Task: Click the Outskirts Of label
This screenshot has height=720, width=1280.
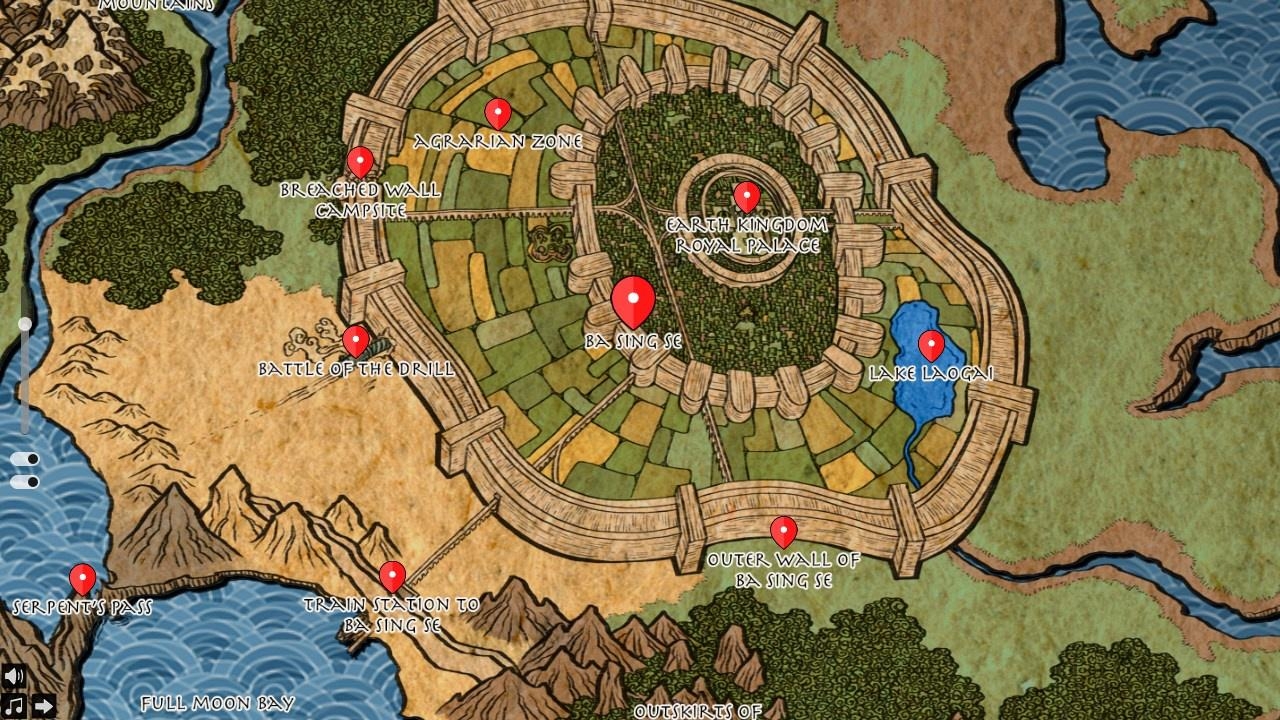Action: [x=699, y=712]
